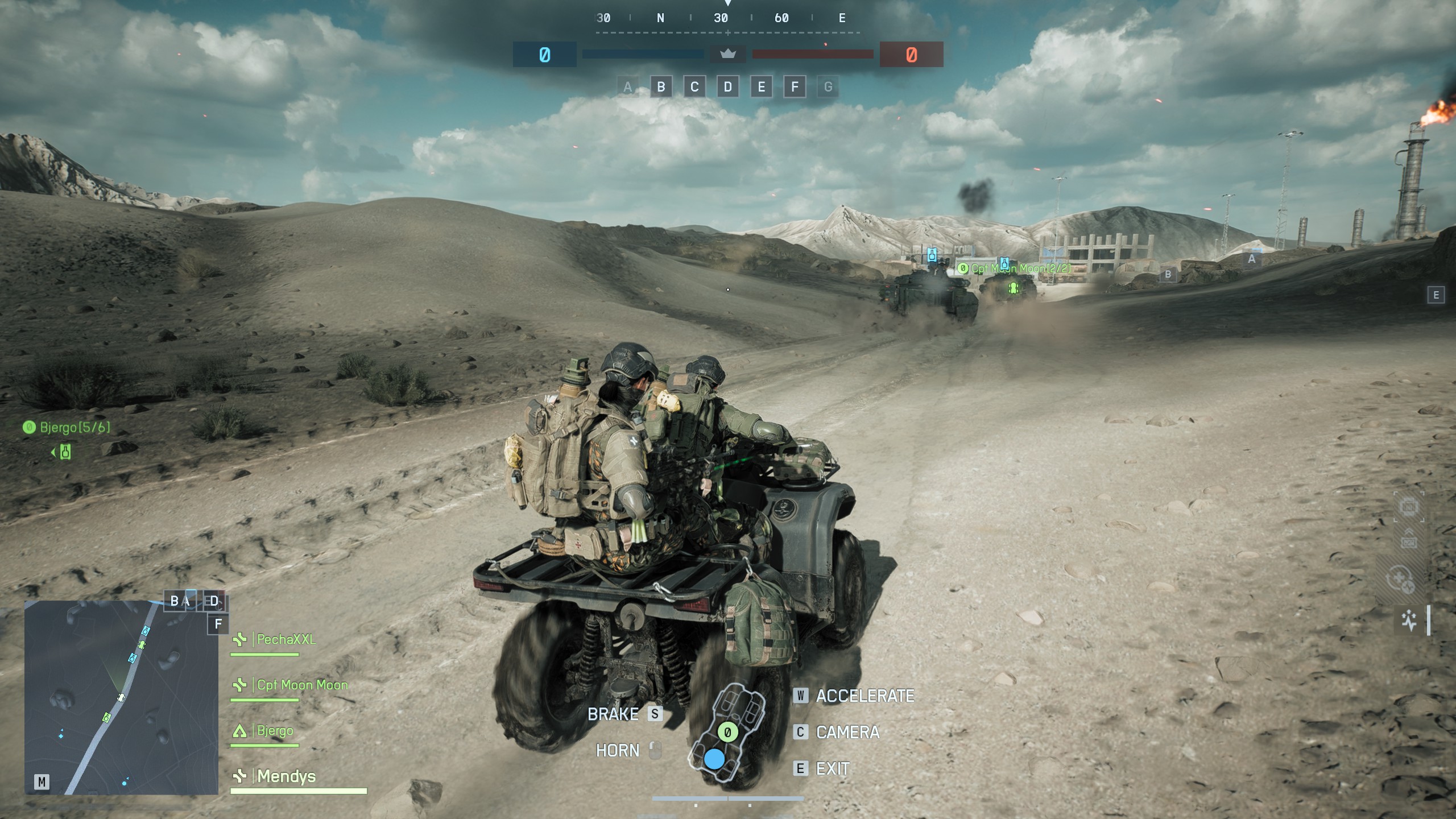Open the minimap
This screenshot has width=1456, height=819.
point(121,697)
